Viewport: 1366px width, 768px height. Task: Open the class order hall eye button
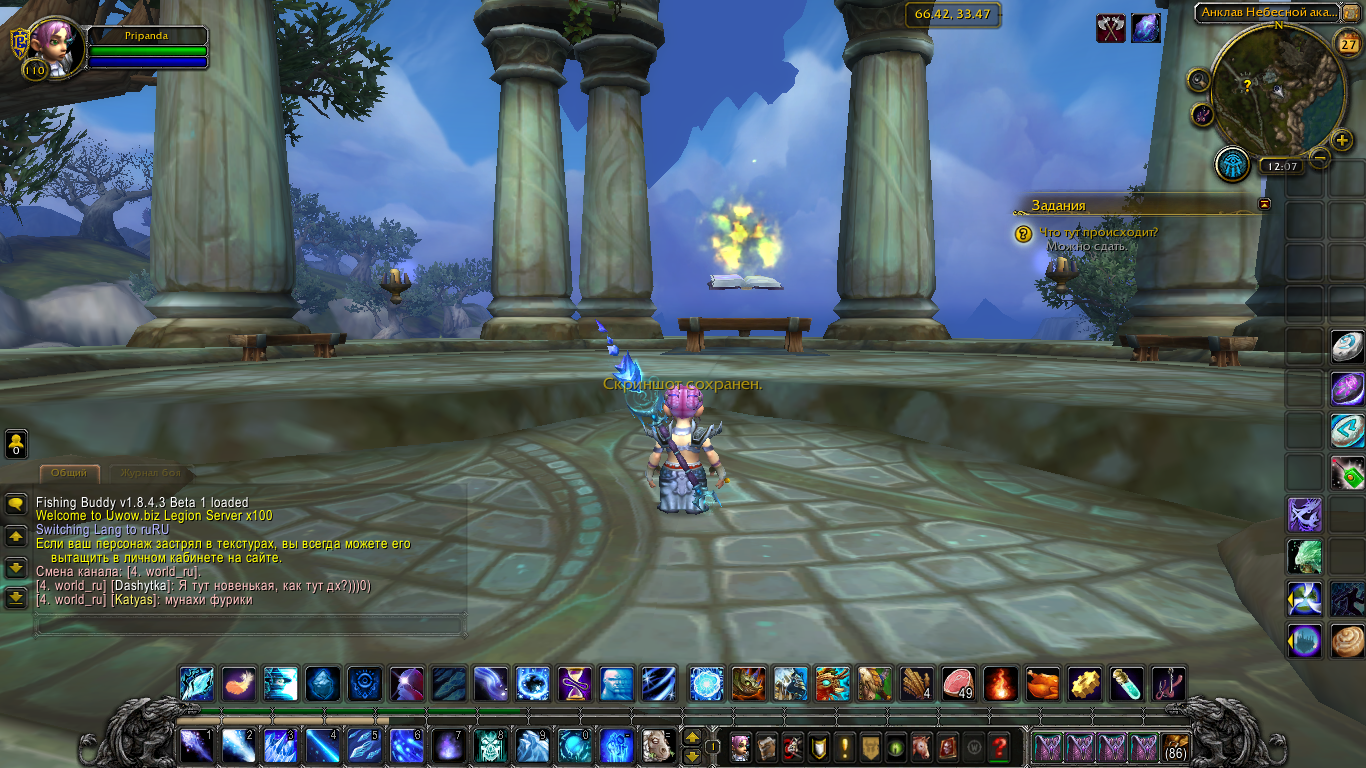(x=1232, y=164)
